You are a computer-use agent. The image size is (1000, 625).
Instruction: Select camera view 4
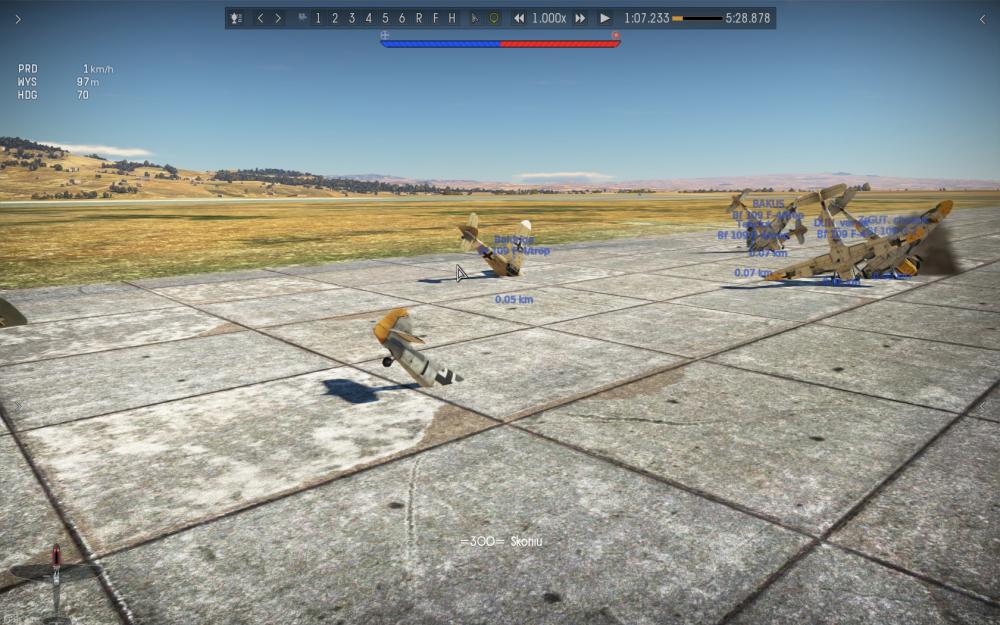[x=368, y=18]
